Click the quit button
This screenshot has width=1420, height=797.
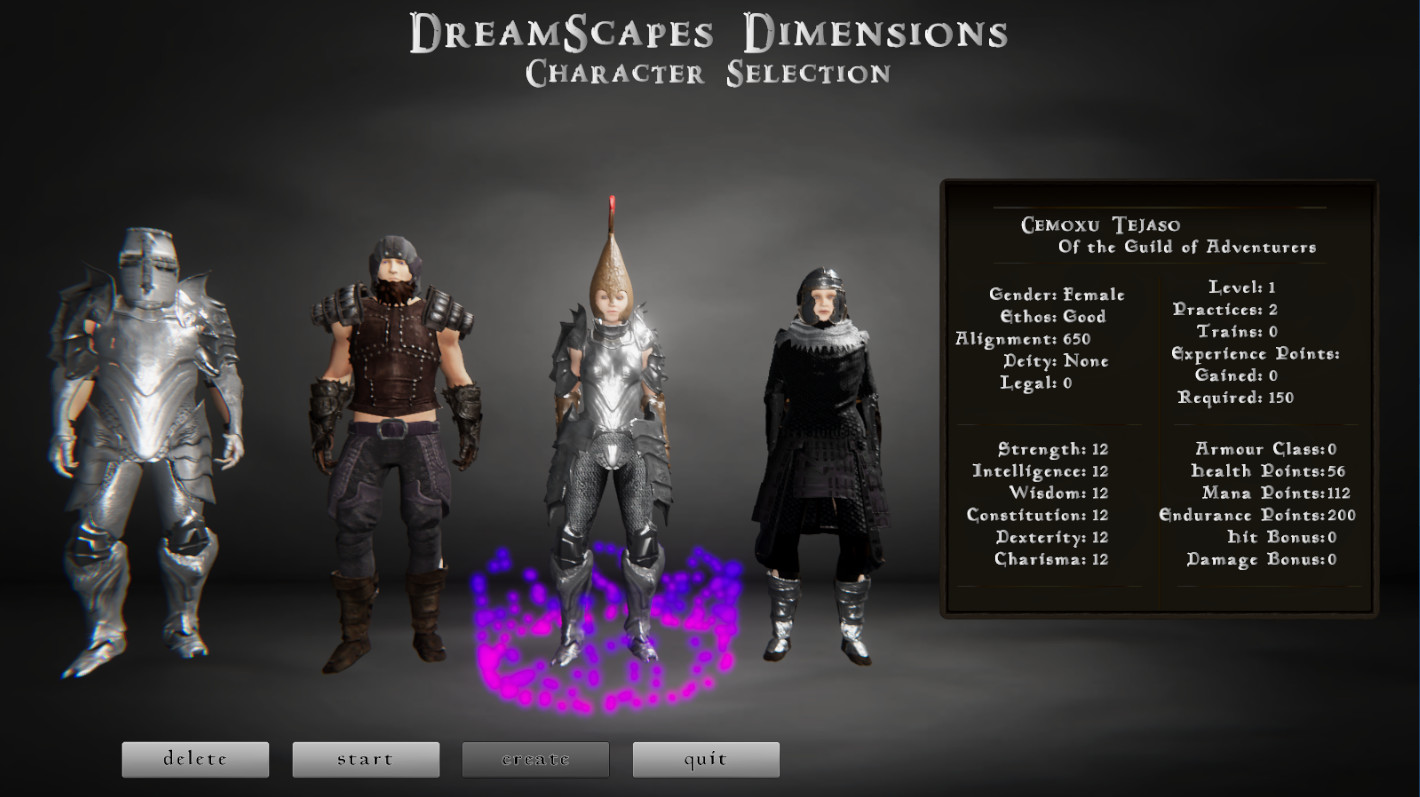click(706, 759)
